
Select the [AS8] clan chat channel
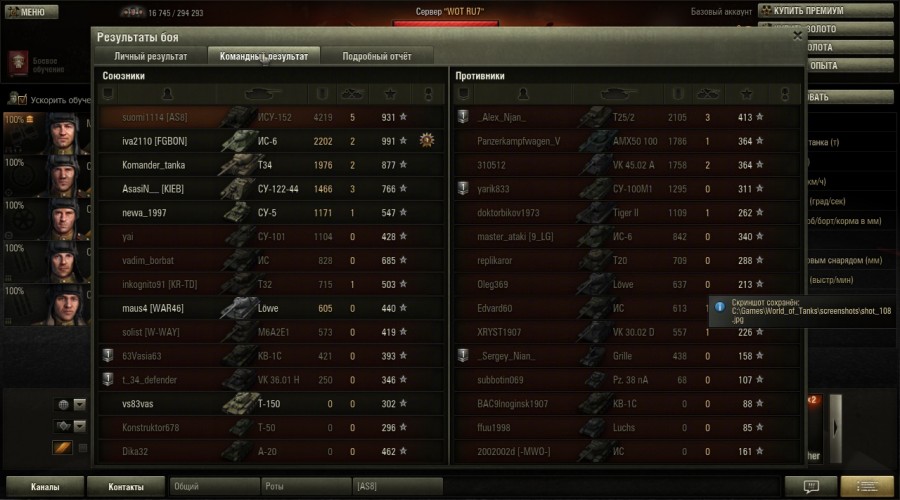(397, 487)
